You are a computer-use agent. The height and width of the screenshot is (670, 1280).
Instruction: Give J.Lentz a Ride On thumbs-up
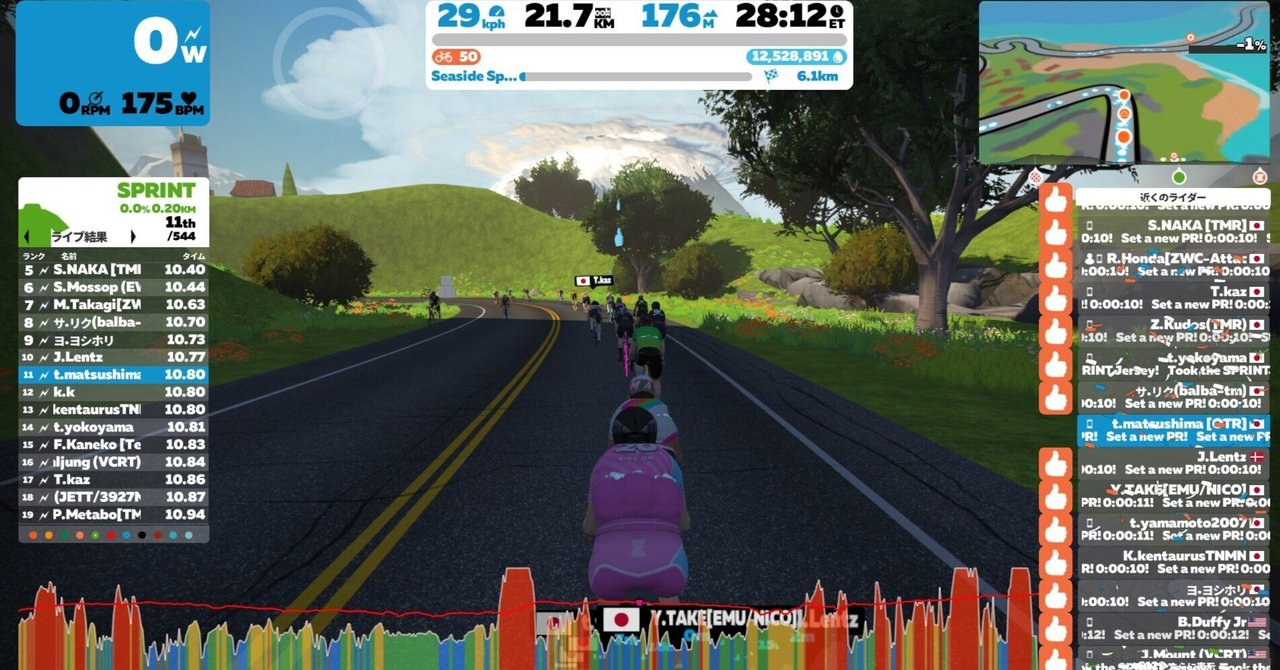point(1055,464)
